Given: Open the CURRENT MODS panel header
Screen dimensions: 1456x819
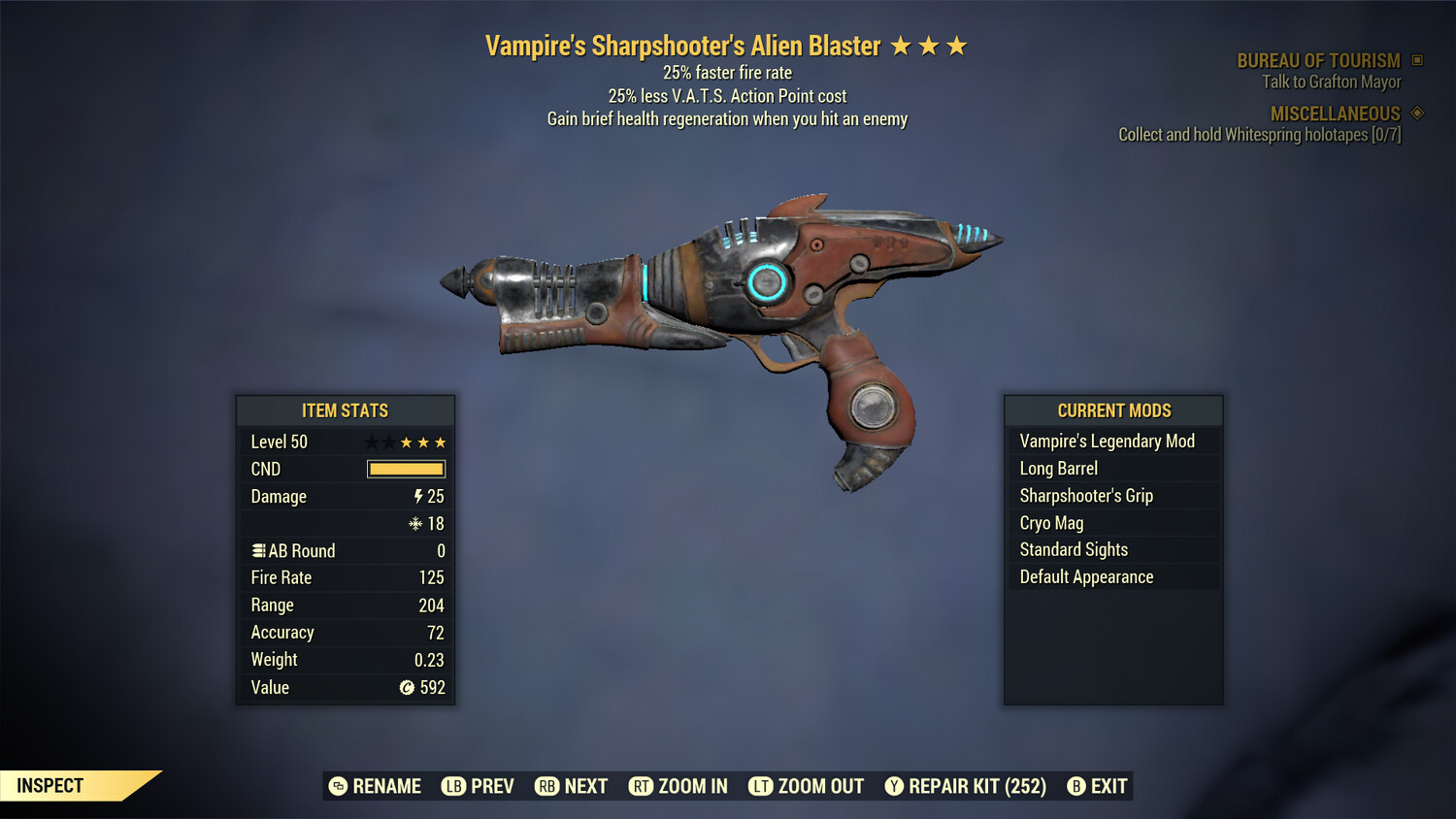Looking at the screenshot, I should pyautogui.click(x=1112, y=410).
